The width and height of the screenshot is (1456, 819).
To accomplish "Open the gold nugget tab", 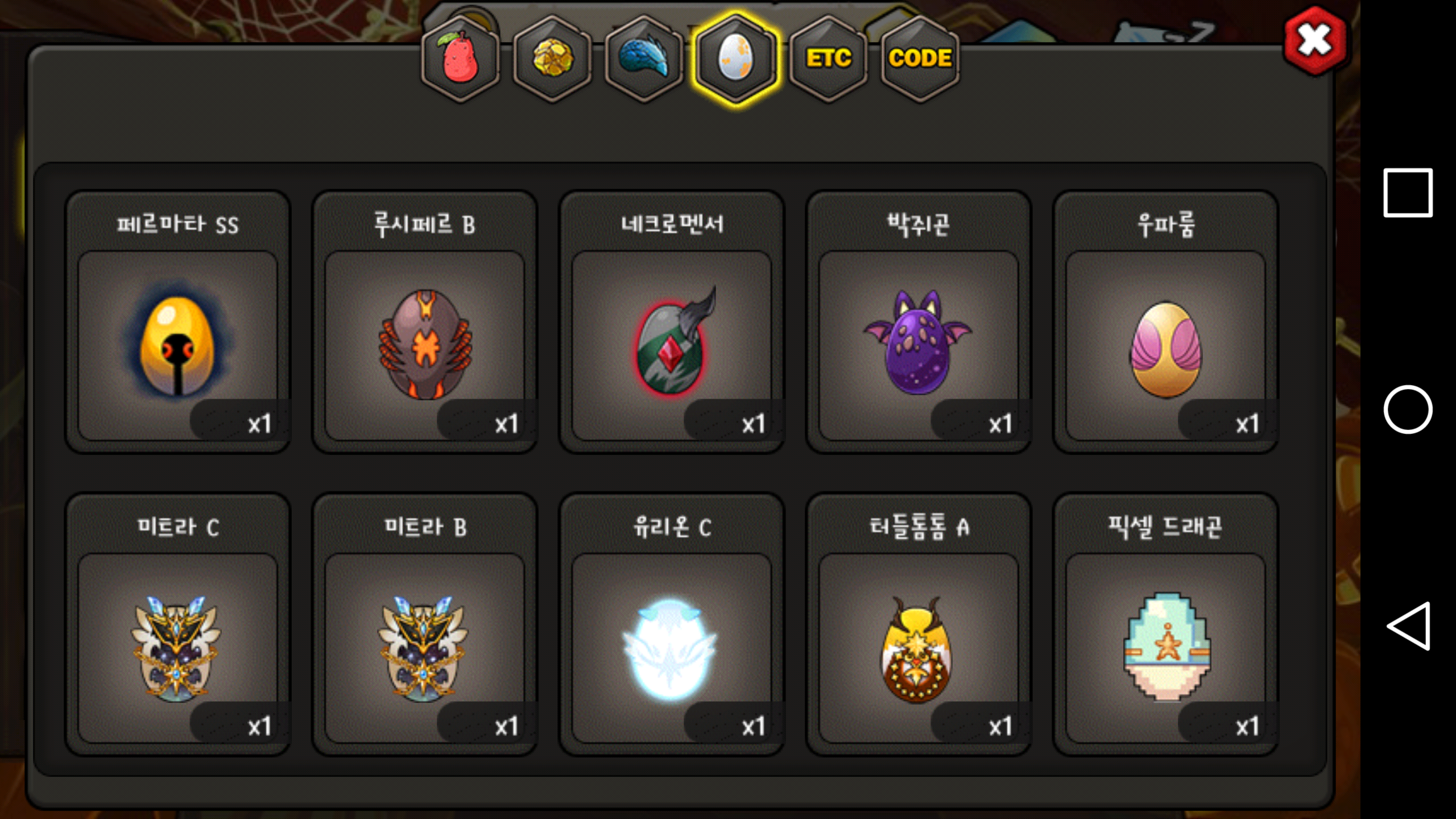I will click(x=552, y=59).
